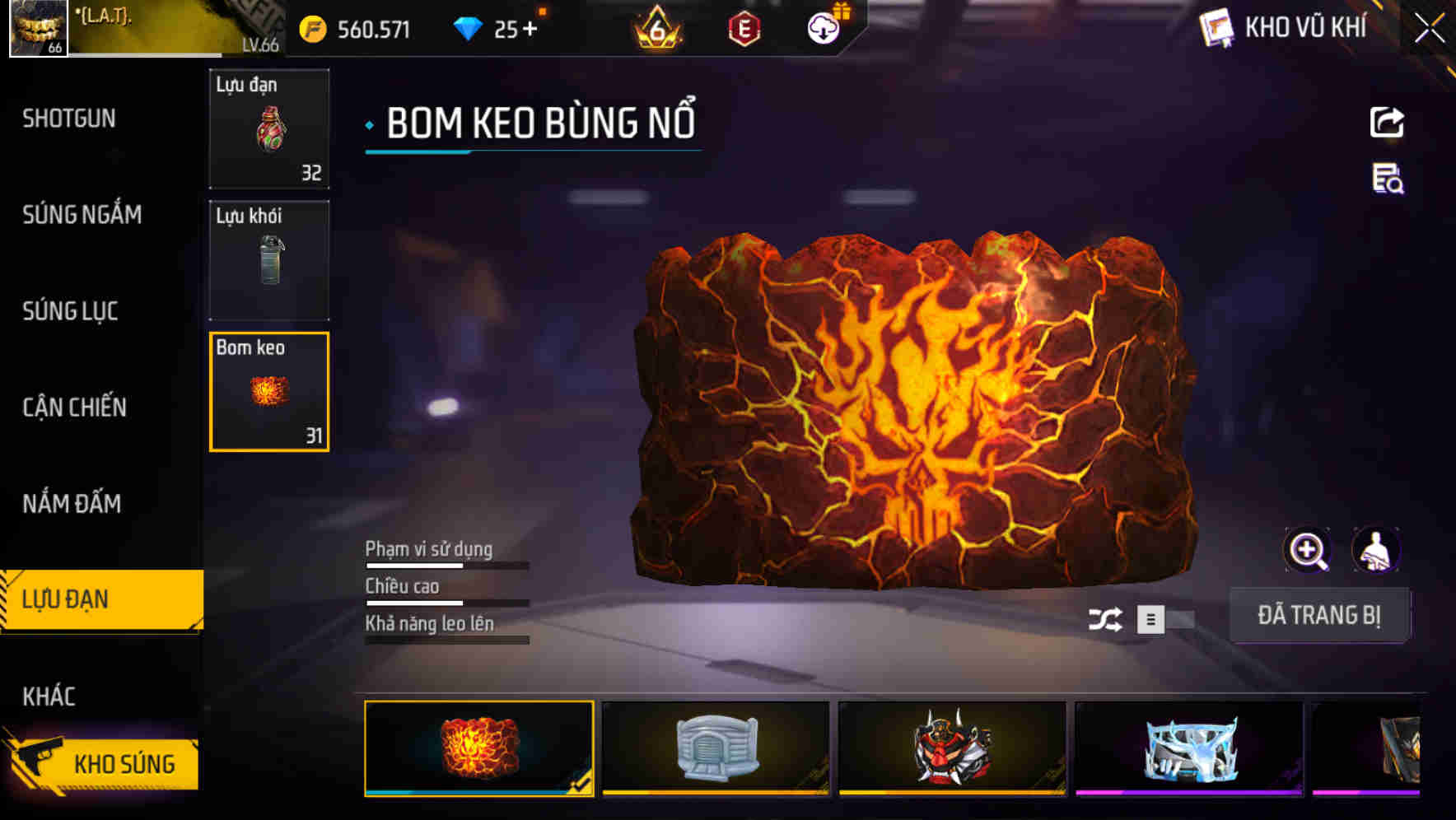This screenshot has width=1456, height=820.
Task: Select the CẬN CHIẾN category
Action: [x=75, y=408]
